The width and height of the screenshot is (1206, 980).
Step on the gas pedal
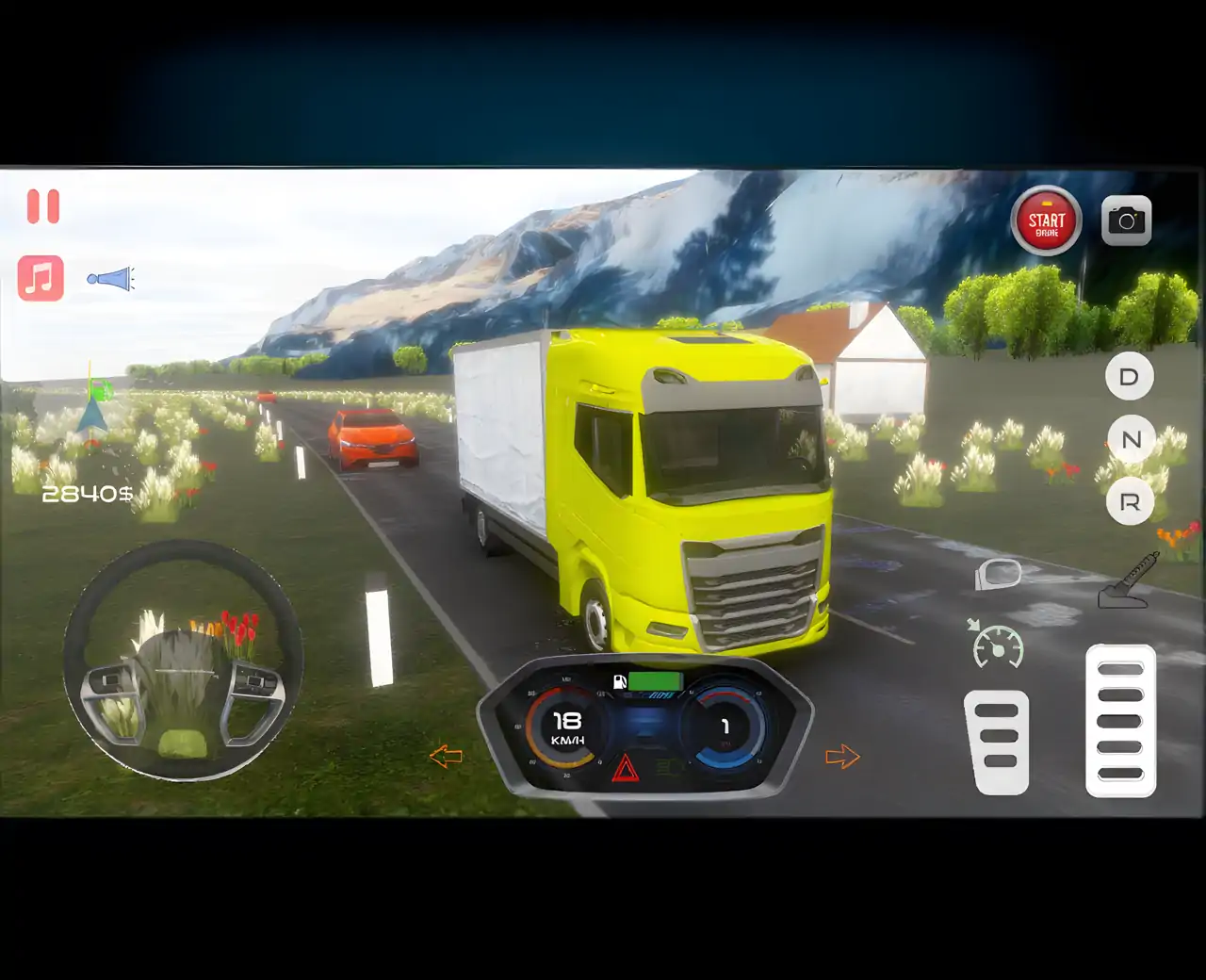[x=1120, y=721]
